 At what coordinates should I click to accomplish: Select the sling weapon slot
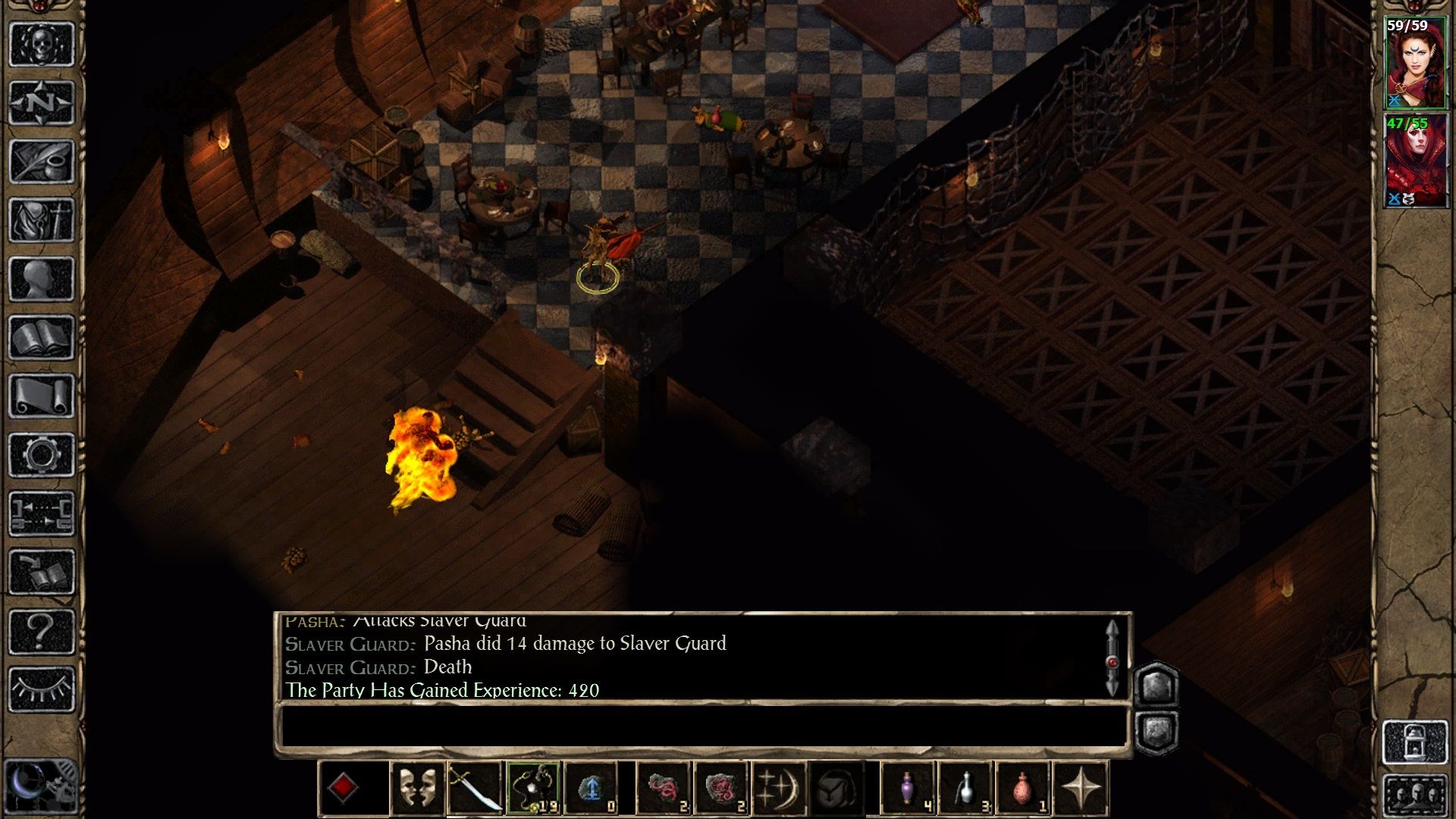(534, 788)
